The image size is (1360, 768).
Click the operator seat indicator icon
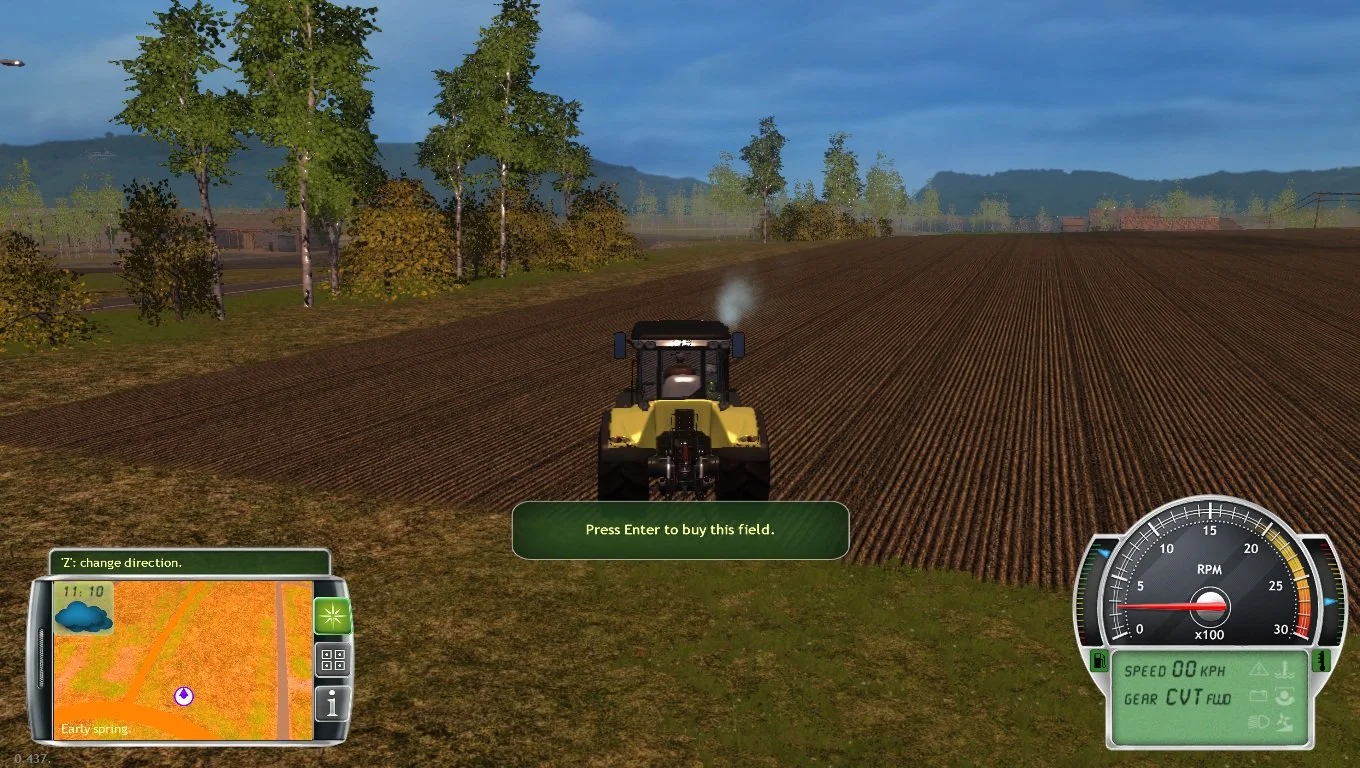coord(1284,696)
